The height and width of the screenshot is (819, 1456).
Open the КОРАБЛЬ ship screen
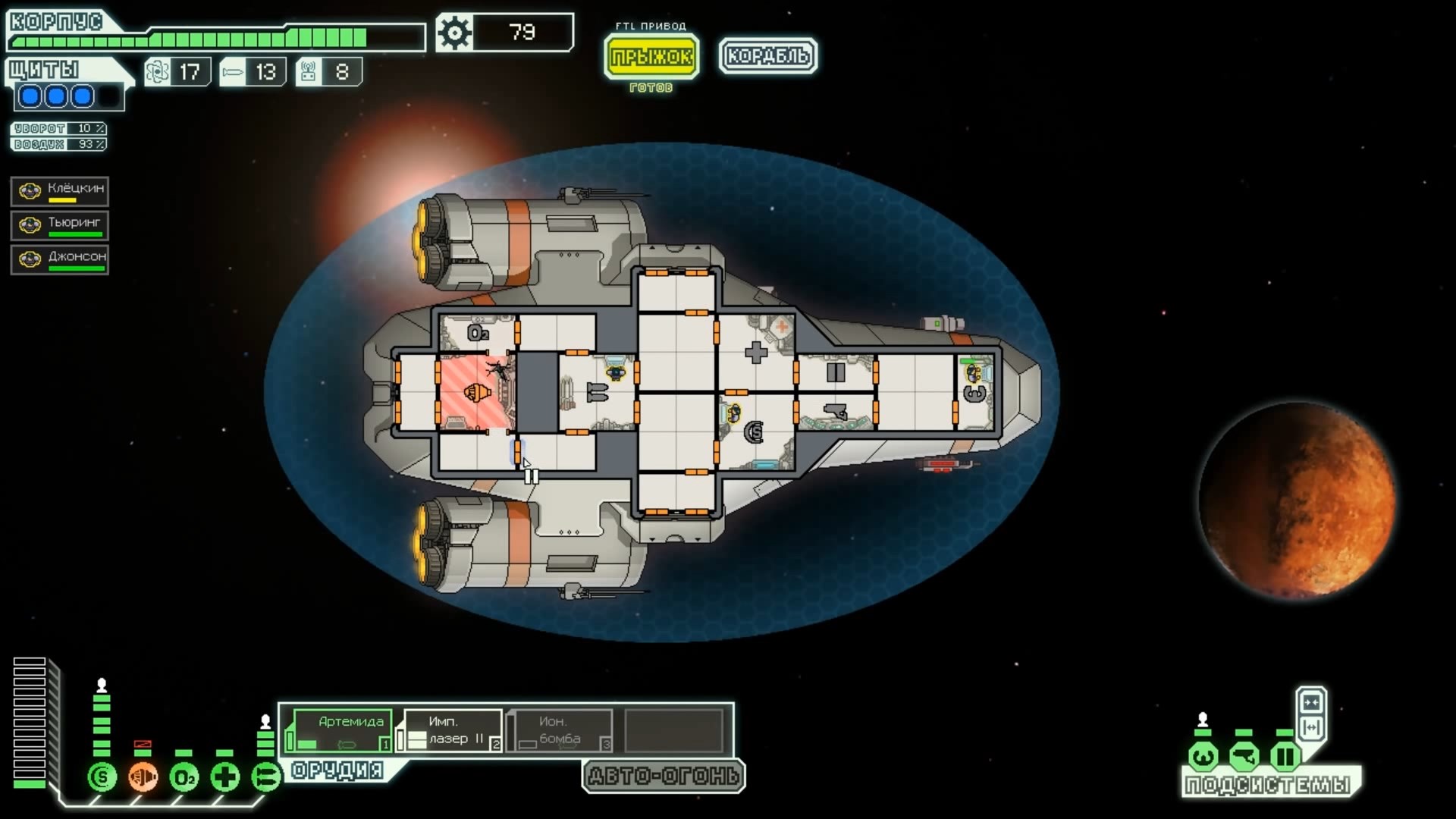point(767,56)
